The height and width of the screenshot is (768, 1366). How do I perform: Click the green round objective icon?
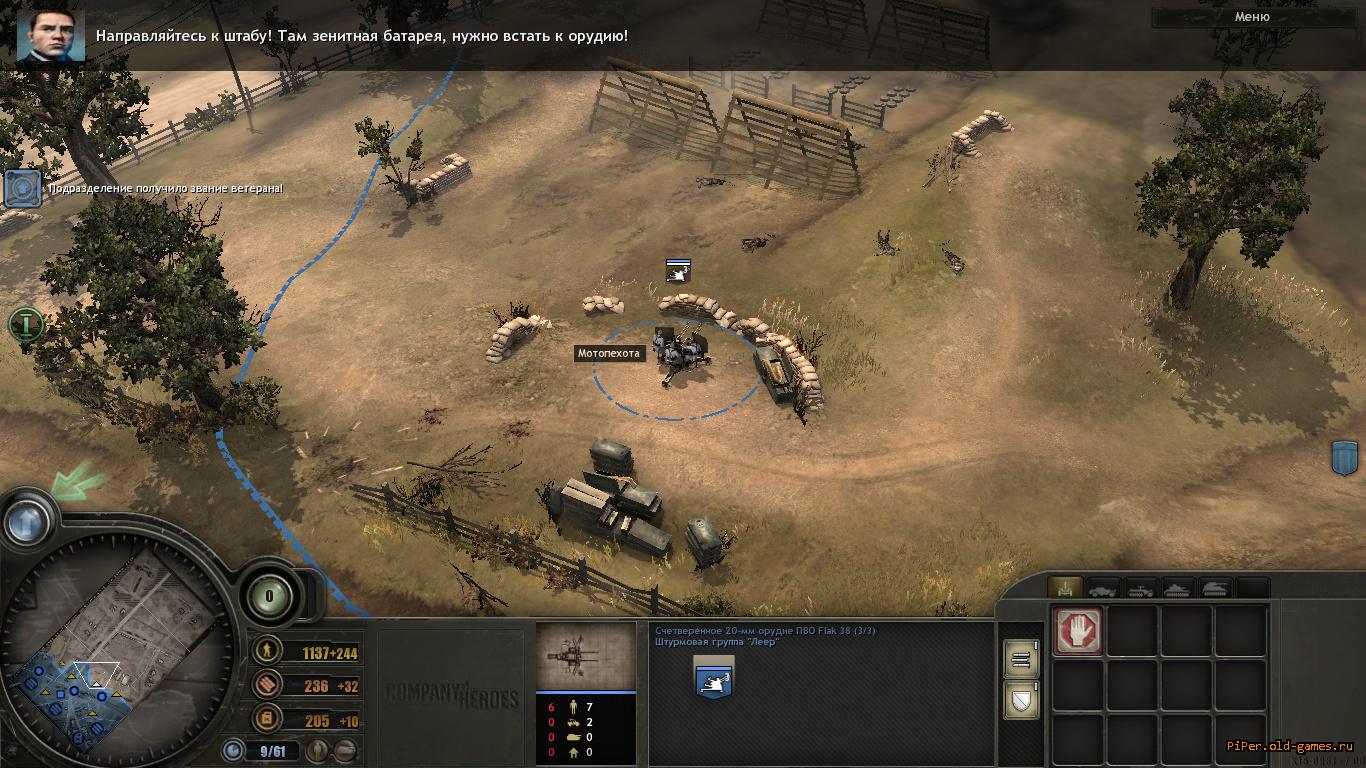[x=25, y=323]
